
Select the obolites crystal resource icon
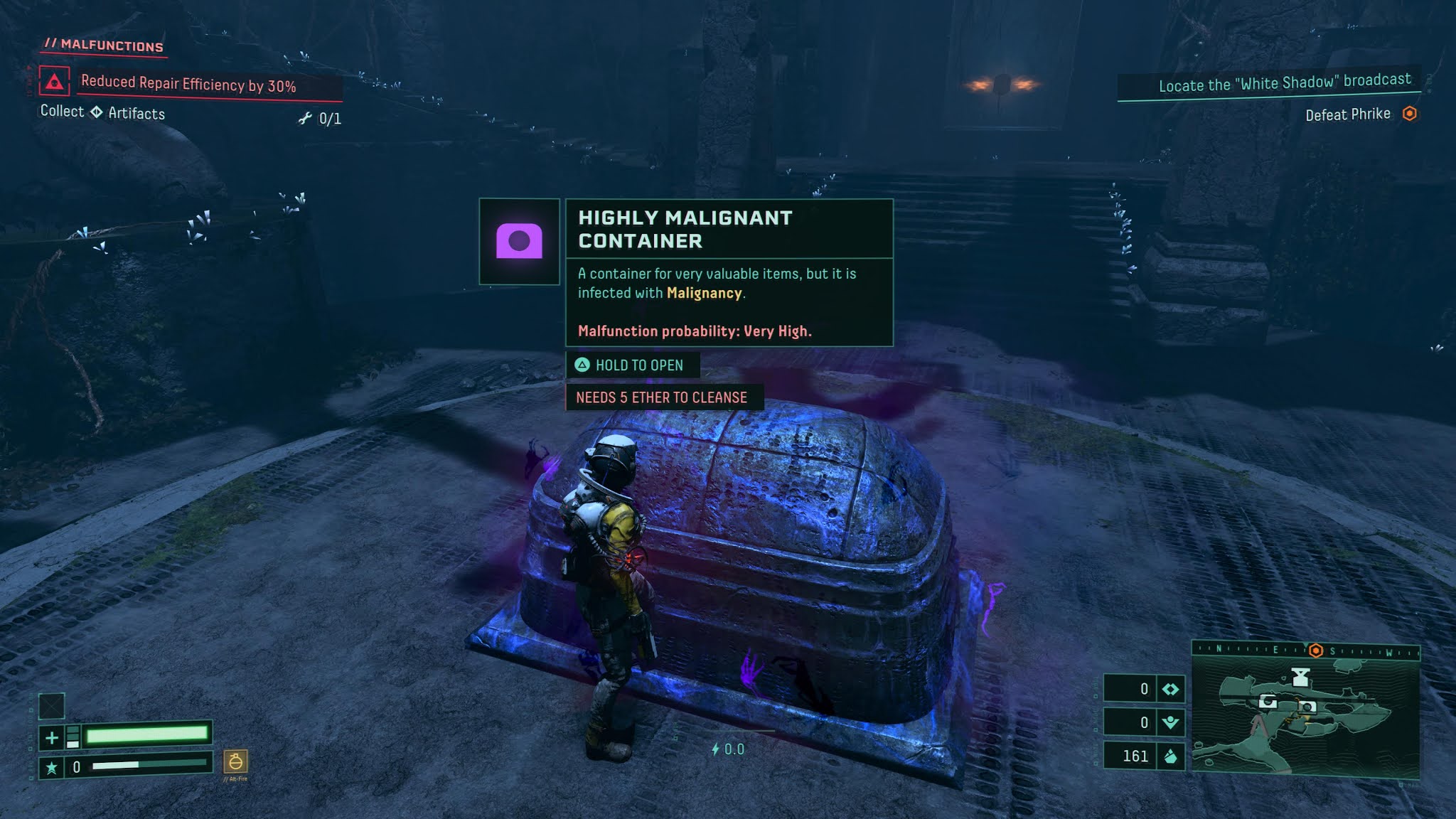pyautogui.click(x=1170, y=756)
